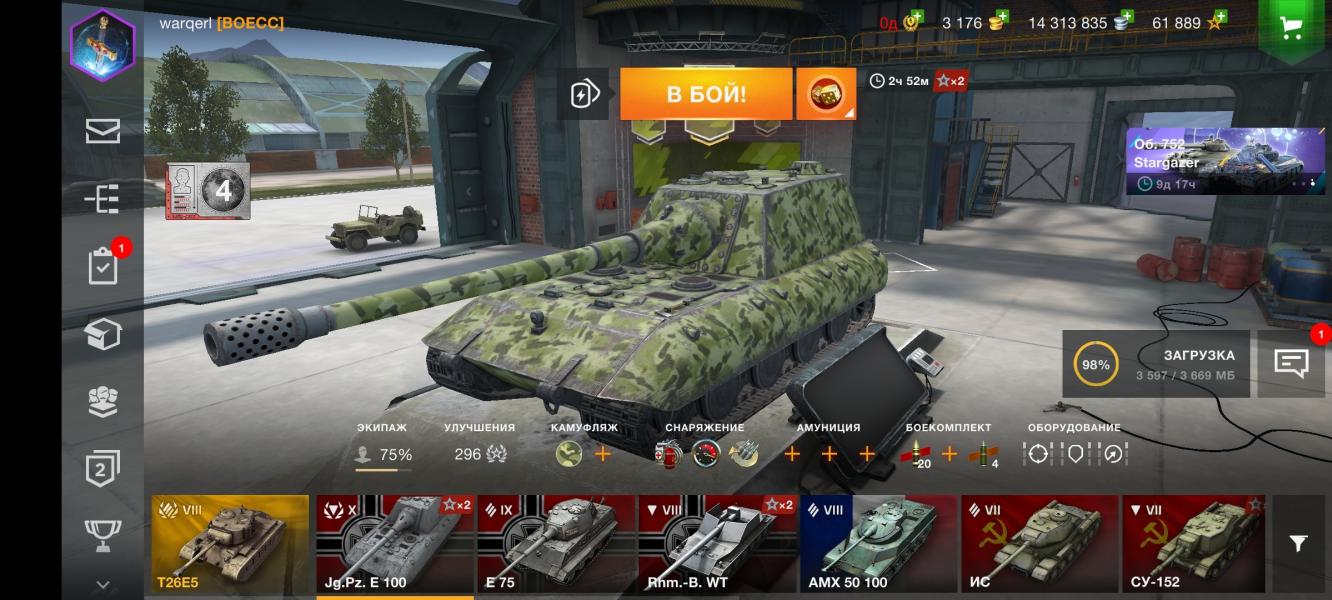Image resolution: width=1332 pixels, height=600 pixels.
Task: Open the mail envelope inbox
Action: (102, 131)
